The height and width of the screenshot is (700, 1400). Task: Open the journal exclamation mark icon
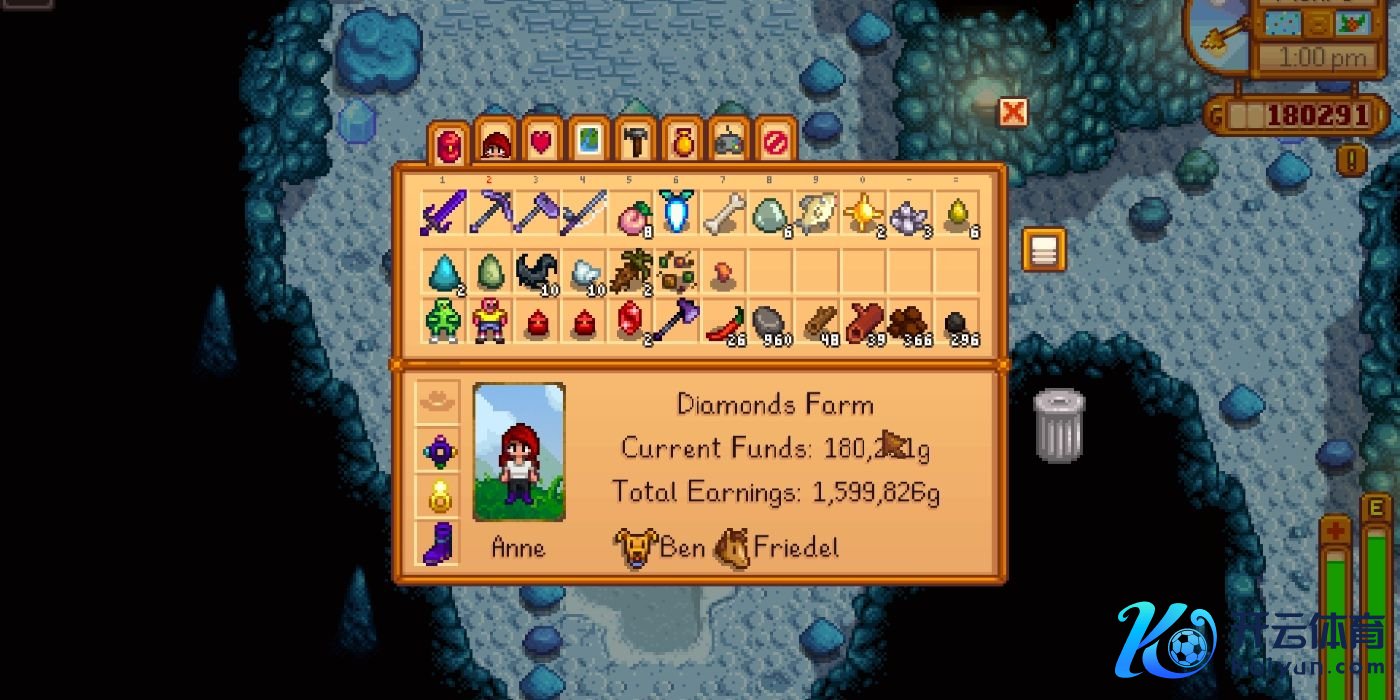pos(1351,159)
